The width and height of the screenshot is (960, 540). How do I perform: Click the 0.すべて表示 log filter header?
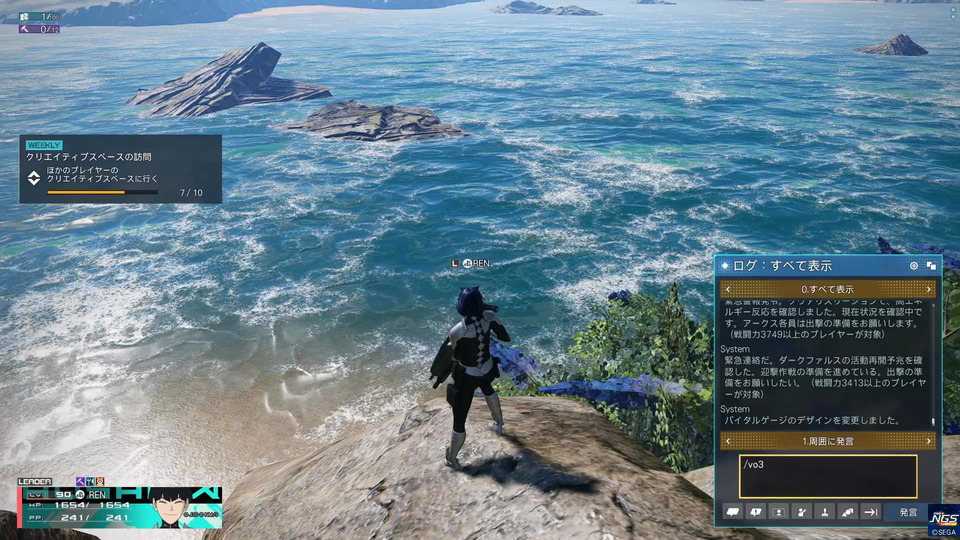coord(828,289)
